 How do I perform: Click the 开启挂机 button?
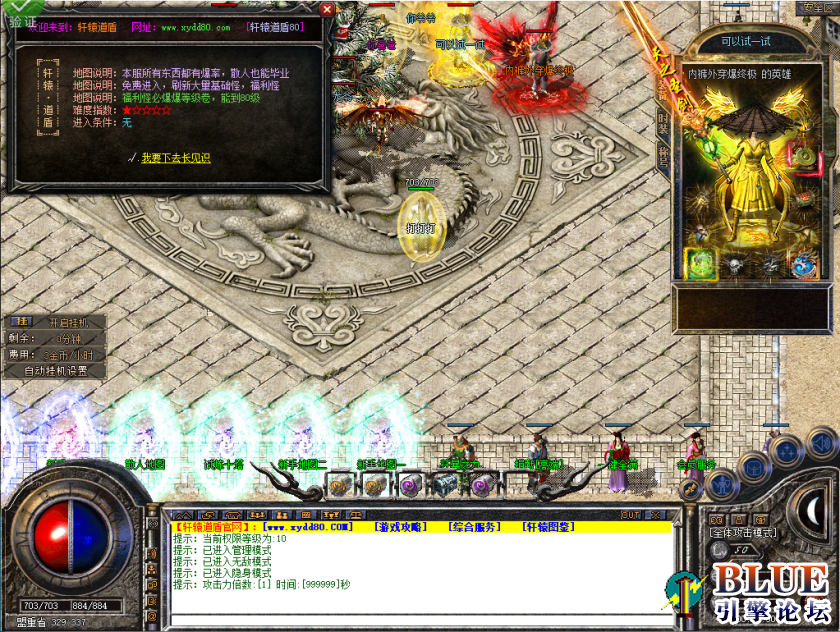(69, 323)
